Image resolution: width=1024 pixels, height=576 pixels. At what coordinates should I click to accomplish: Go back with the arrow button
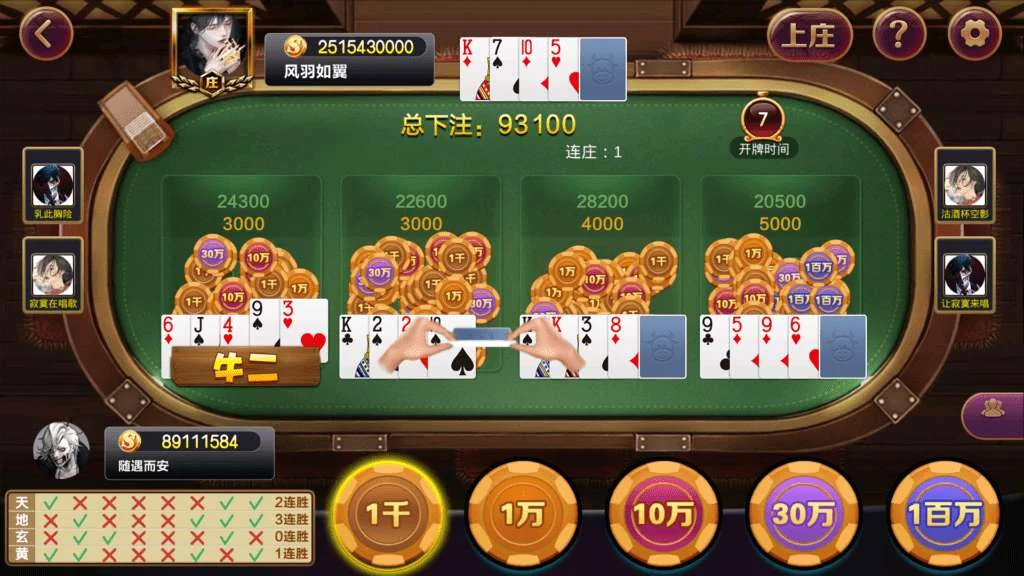(46, 34)
